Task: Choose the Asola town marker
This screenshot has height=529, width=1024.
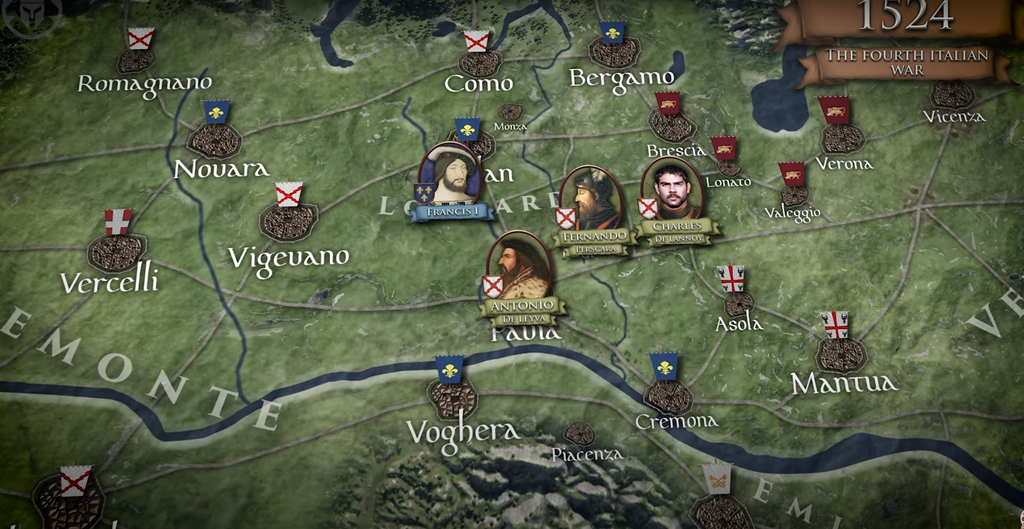Action: [x=738, y=302]
